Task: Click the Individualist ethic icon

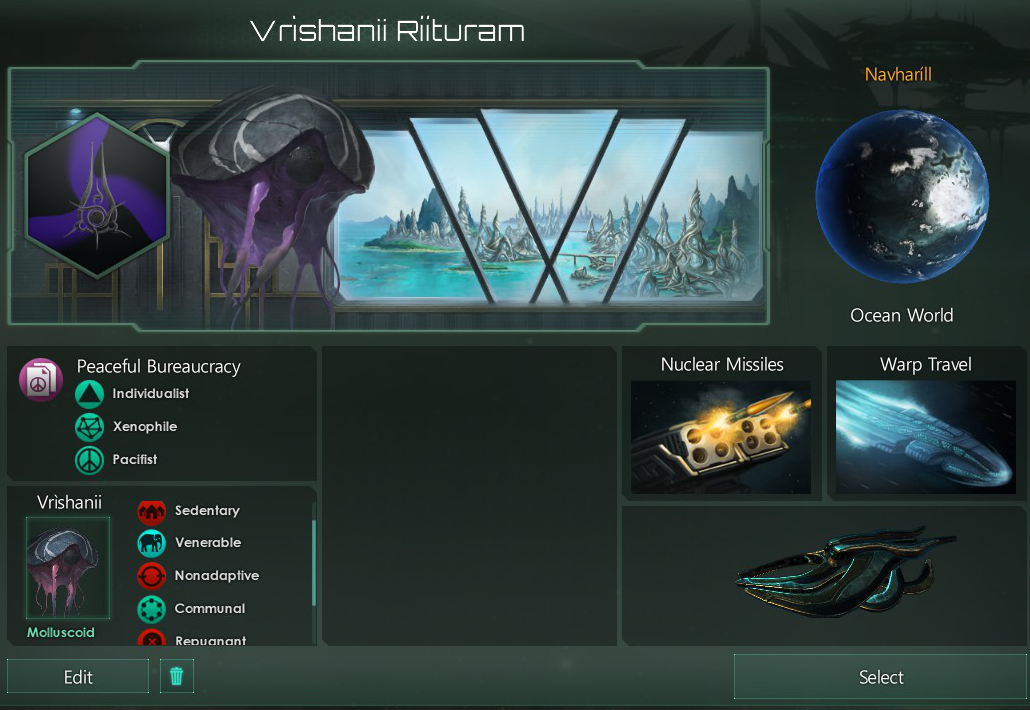Action: click(x=90, y=394)
